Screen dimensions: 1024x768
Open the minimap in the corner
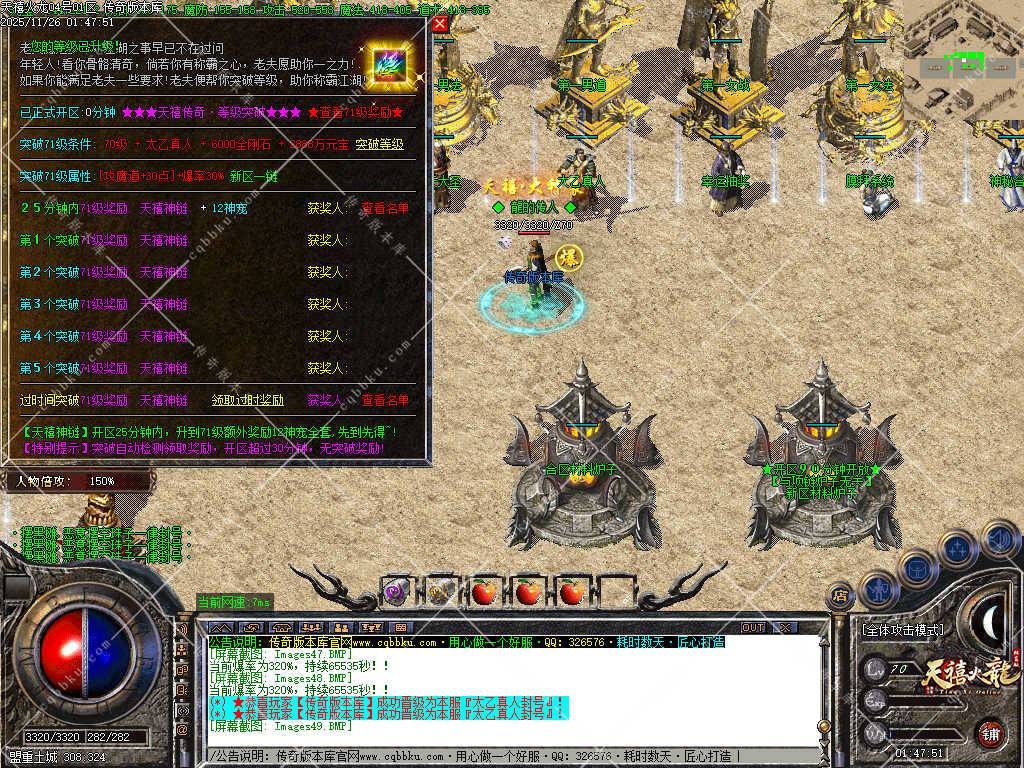click(x=963, y=60)
